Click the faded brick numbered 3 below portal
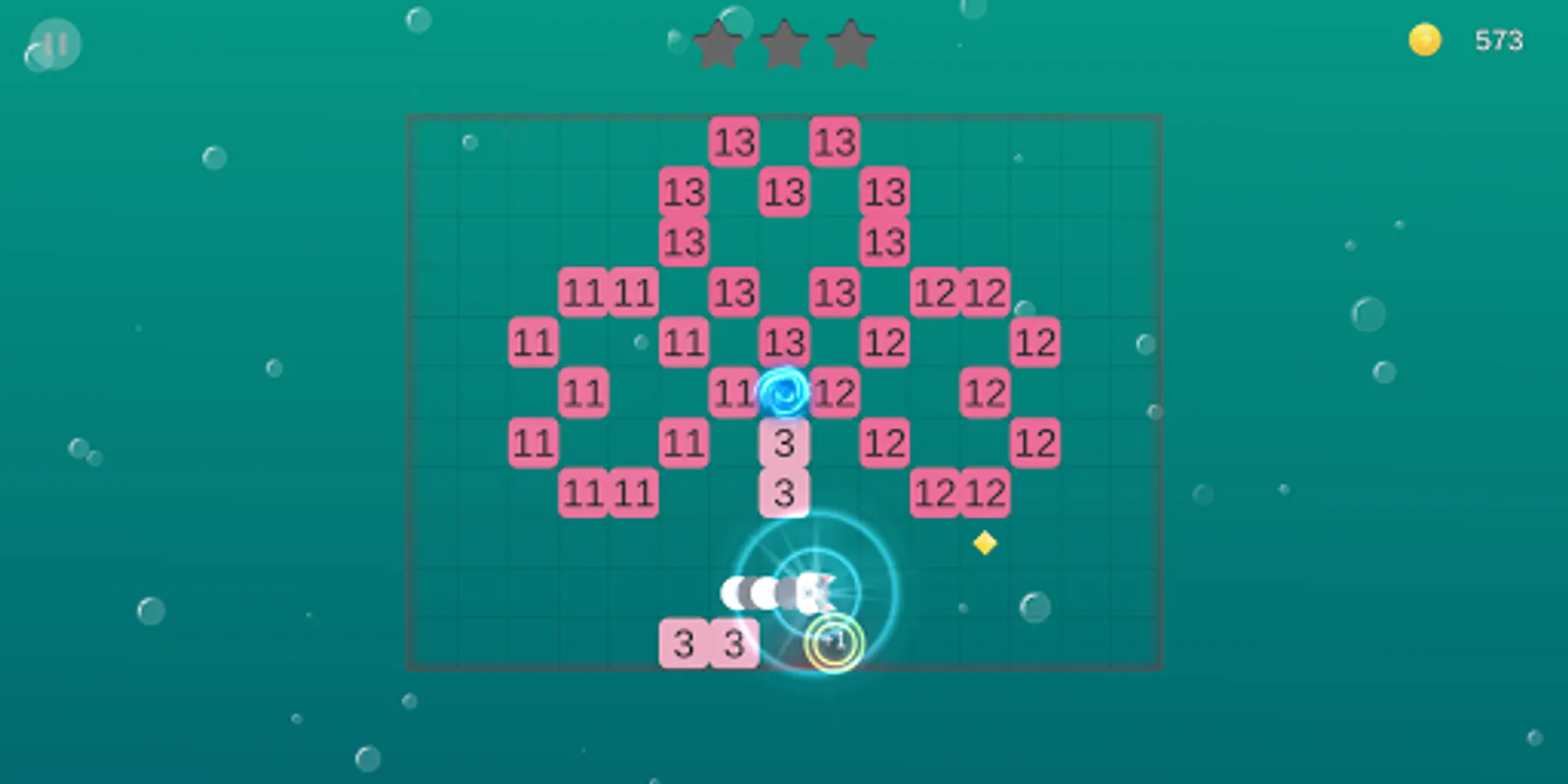This screenshot has width=1568, height=784. point(785,443)
